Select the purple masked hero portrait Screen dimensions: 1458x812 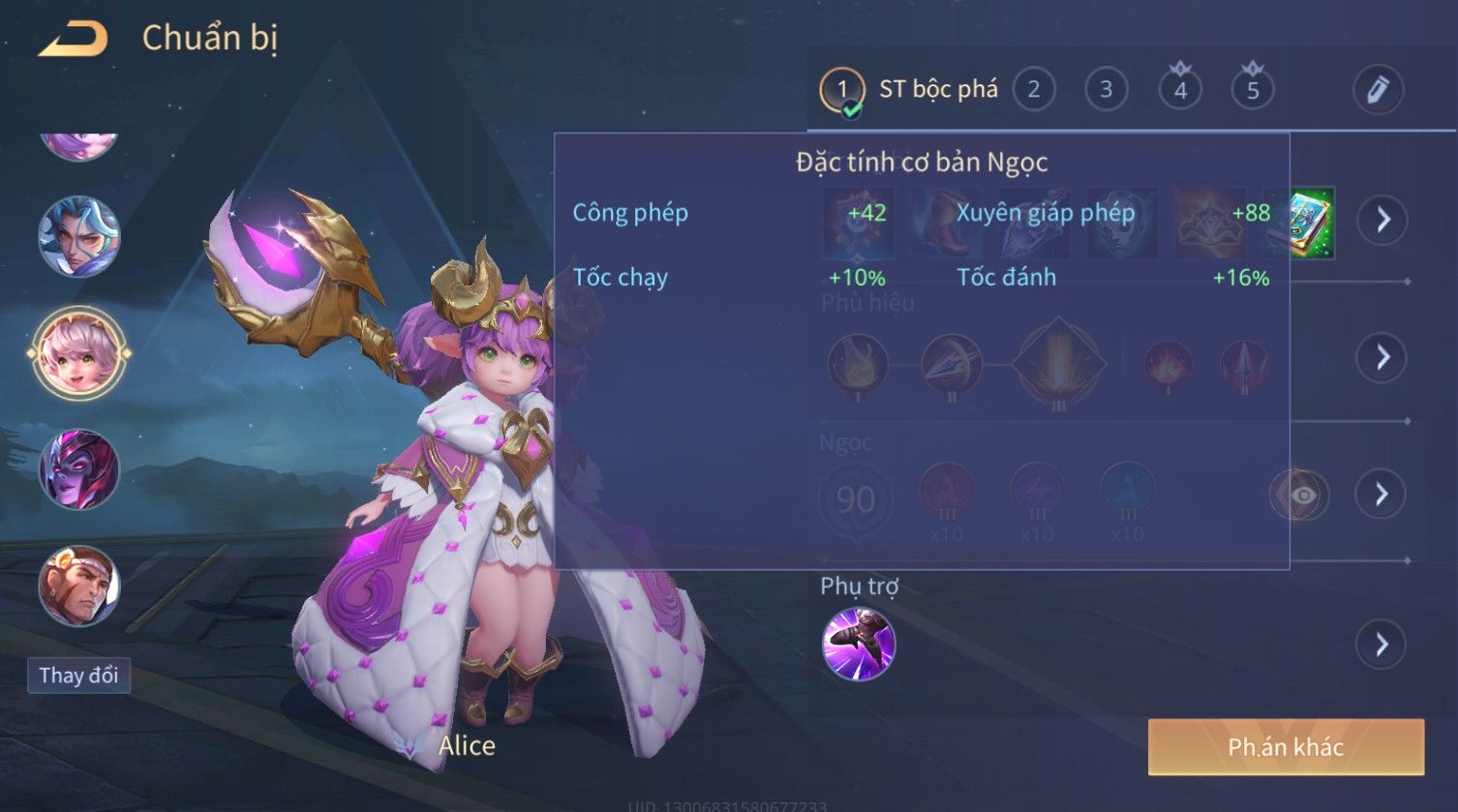pyautogui.click(x=78, y=469)
